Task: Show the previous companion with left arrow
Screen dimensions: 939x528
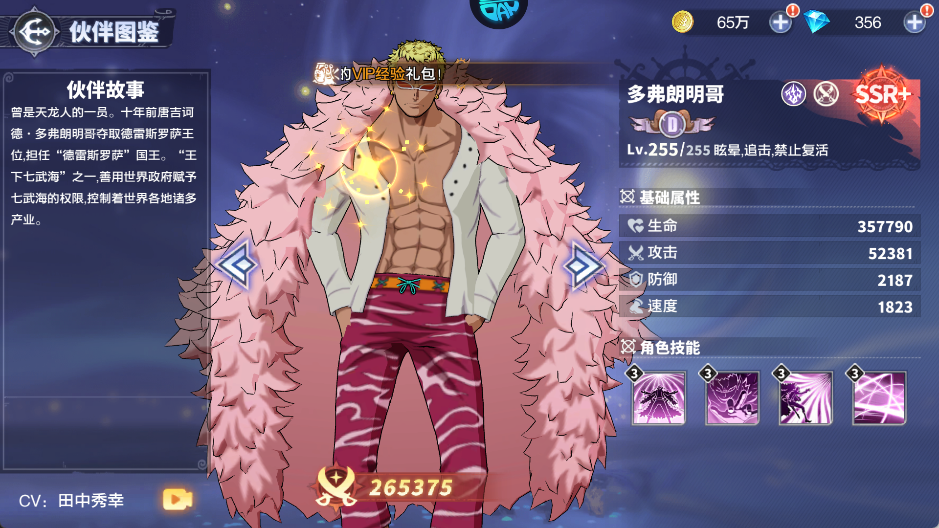Action: click(238, 265)
